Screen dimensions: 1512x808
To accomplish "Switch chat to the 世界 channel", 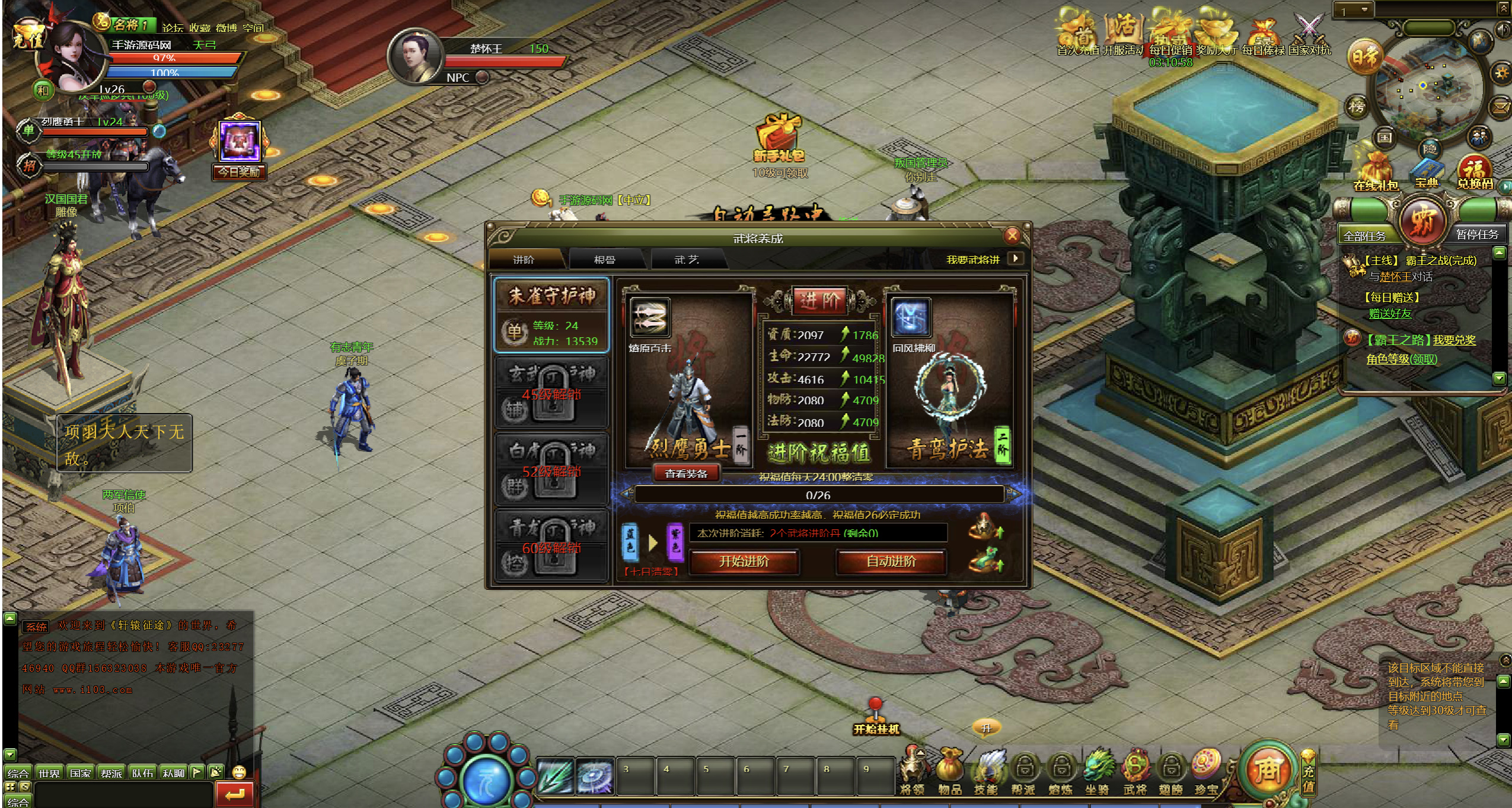I will [49, 772].
